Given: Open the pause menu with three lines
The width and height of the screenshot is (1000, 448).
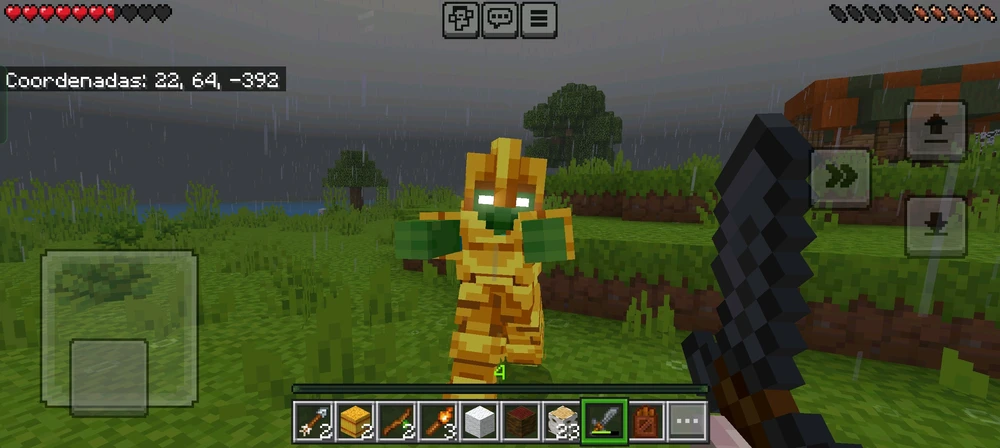Looking at the screenshot, I should 538,19.
